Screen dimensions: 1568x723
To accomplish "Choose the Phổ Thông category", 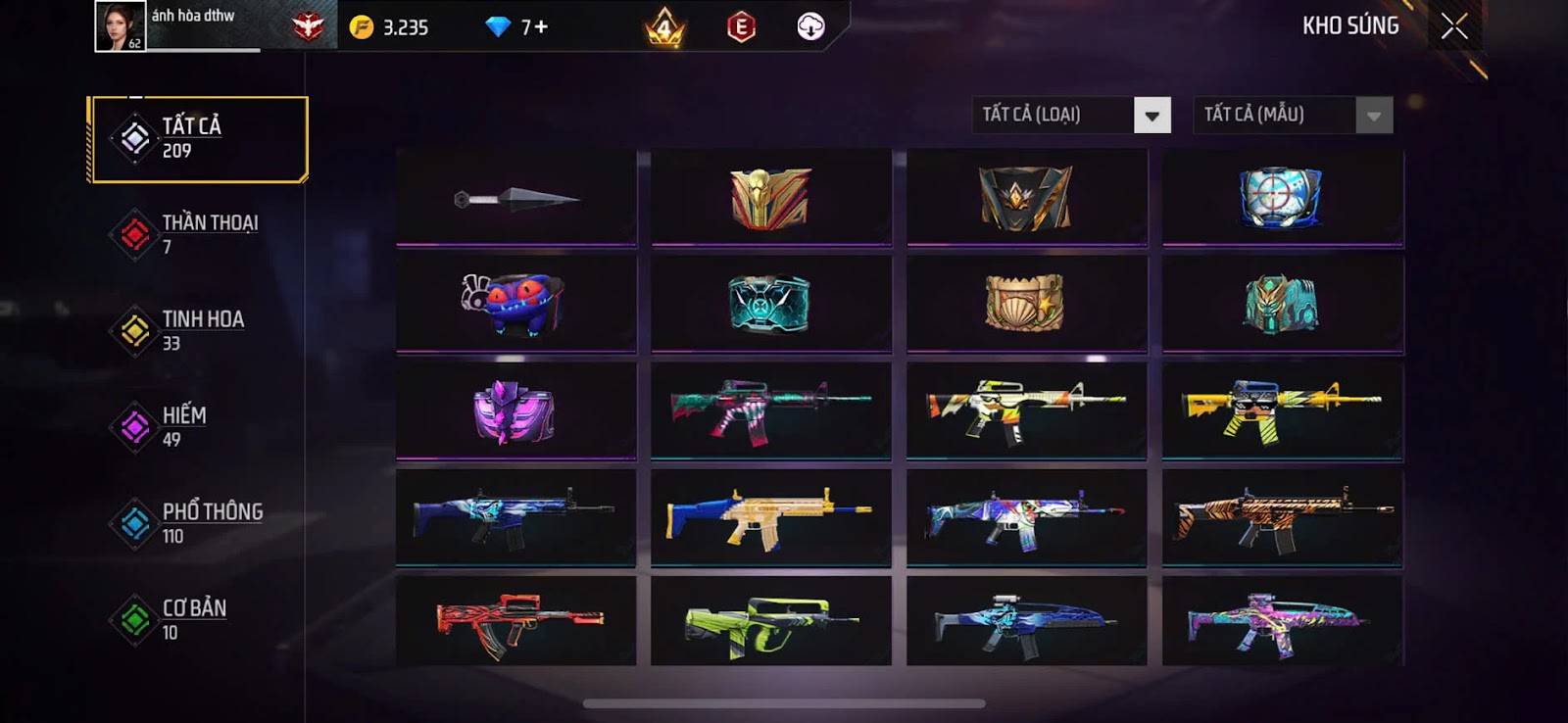I will click(198, 522).
